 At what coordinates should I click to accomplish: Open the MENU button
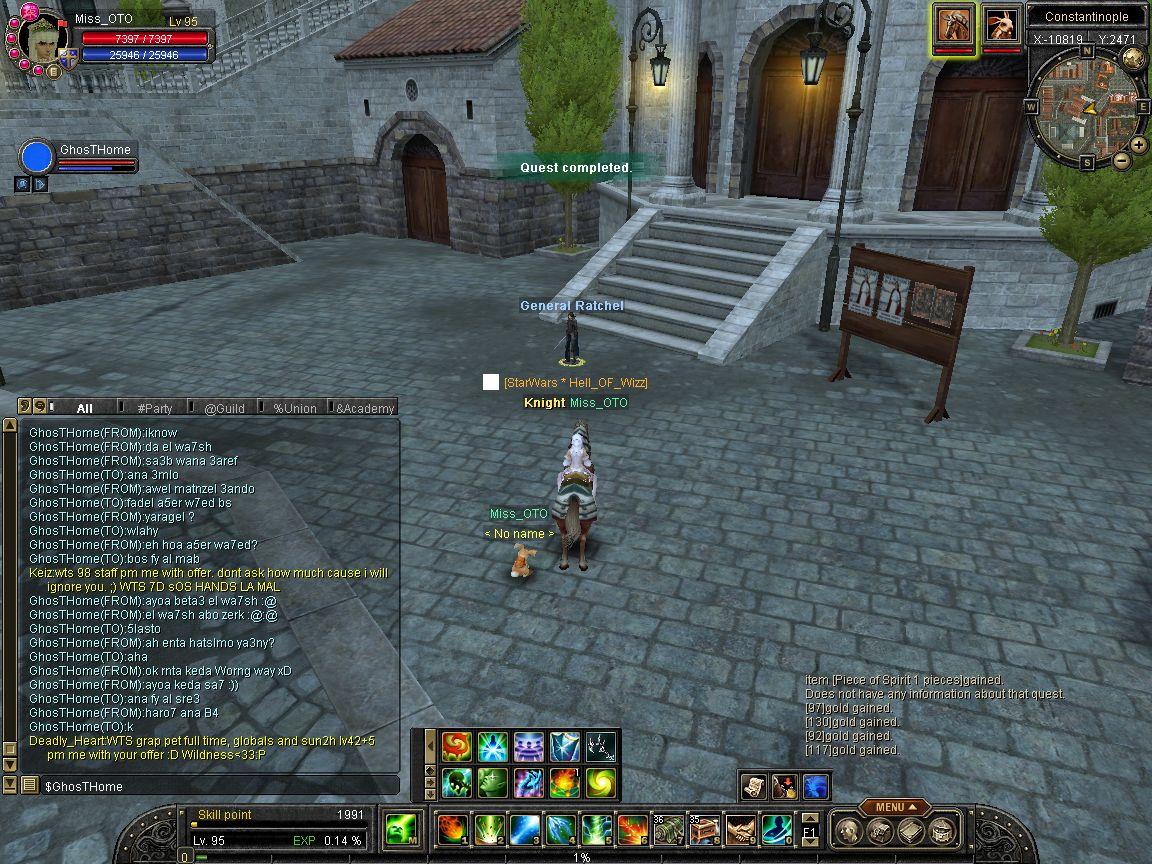pos(889,807)
